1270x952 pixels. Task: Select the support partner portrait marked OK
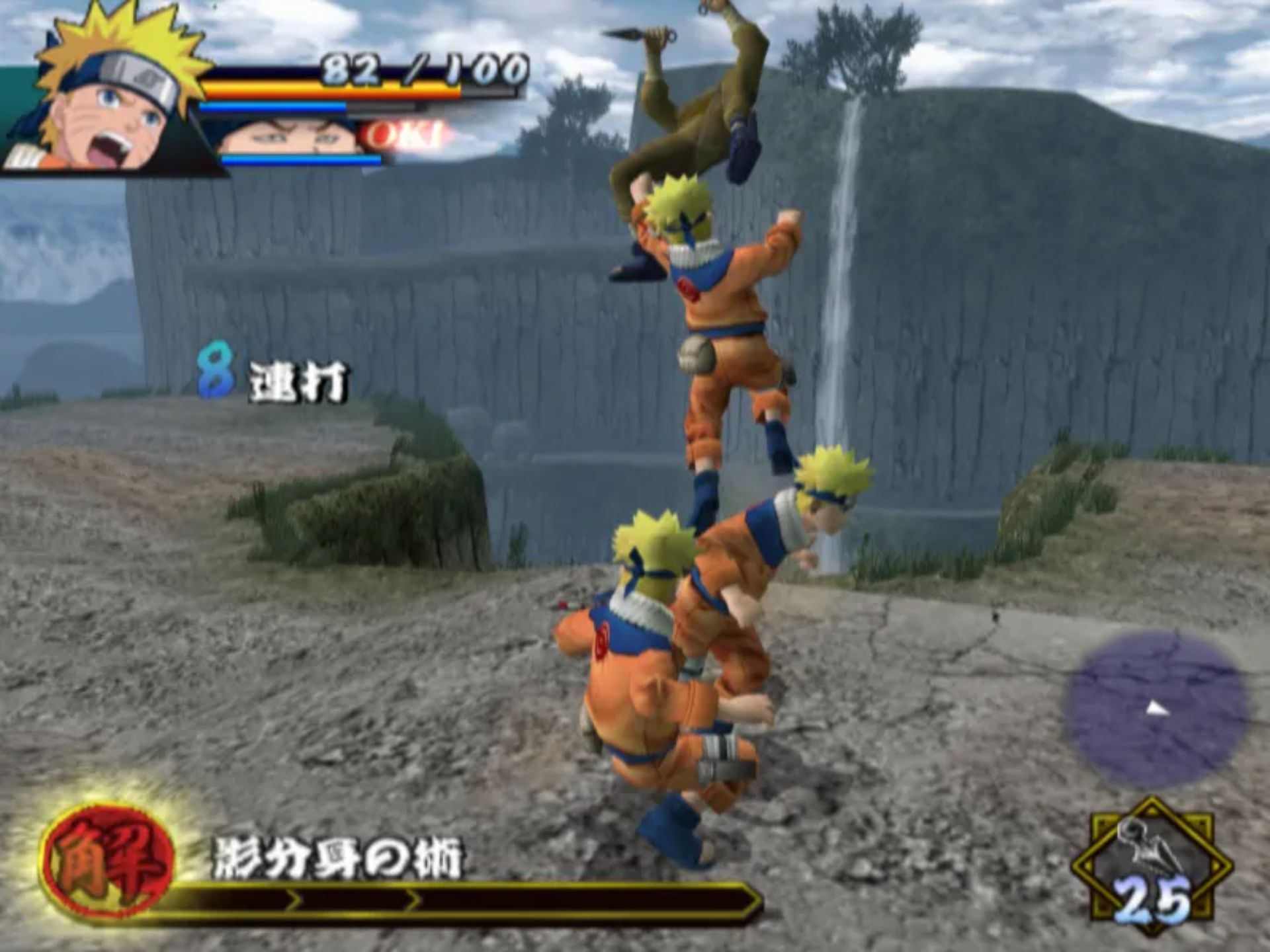291,138
